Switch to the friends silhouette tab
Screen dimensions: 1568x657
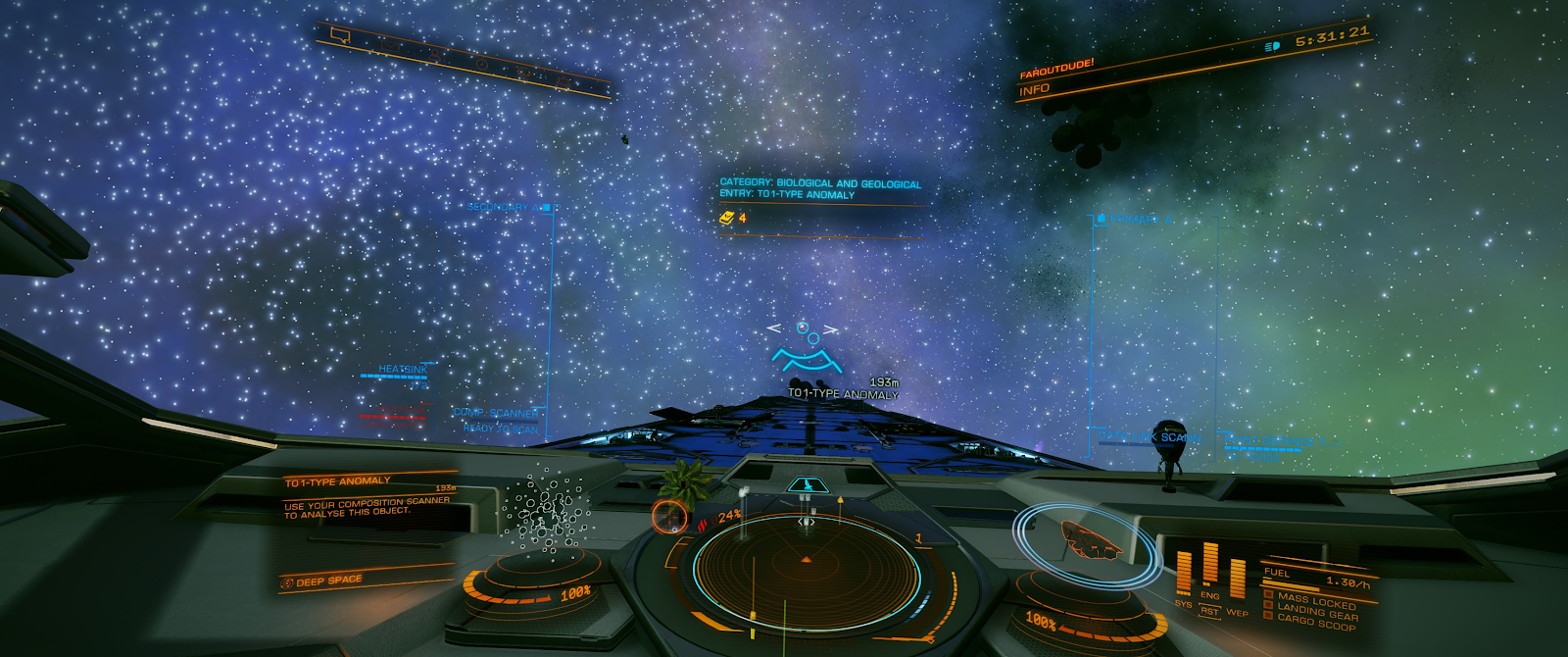click(x=435, y=55)
